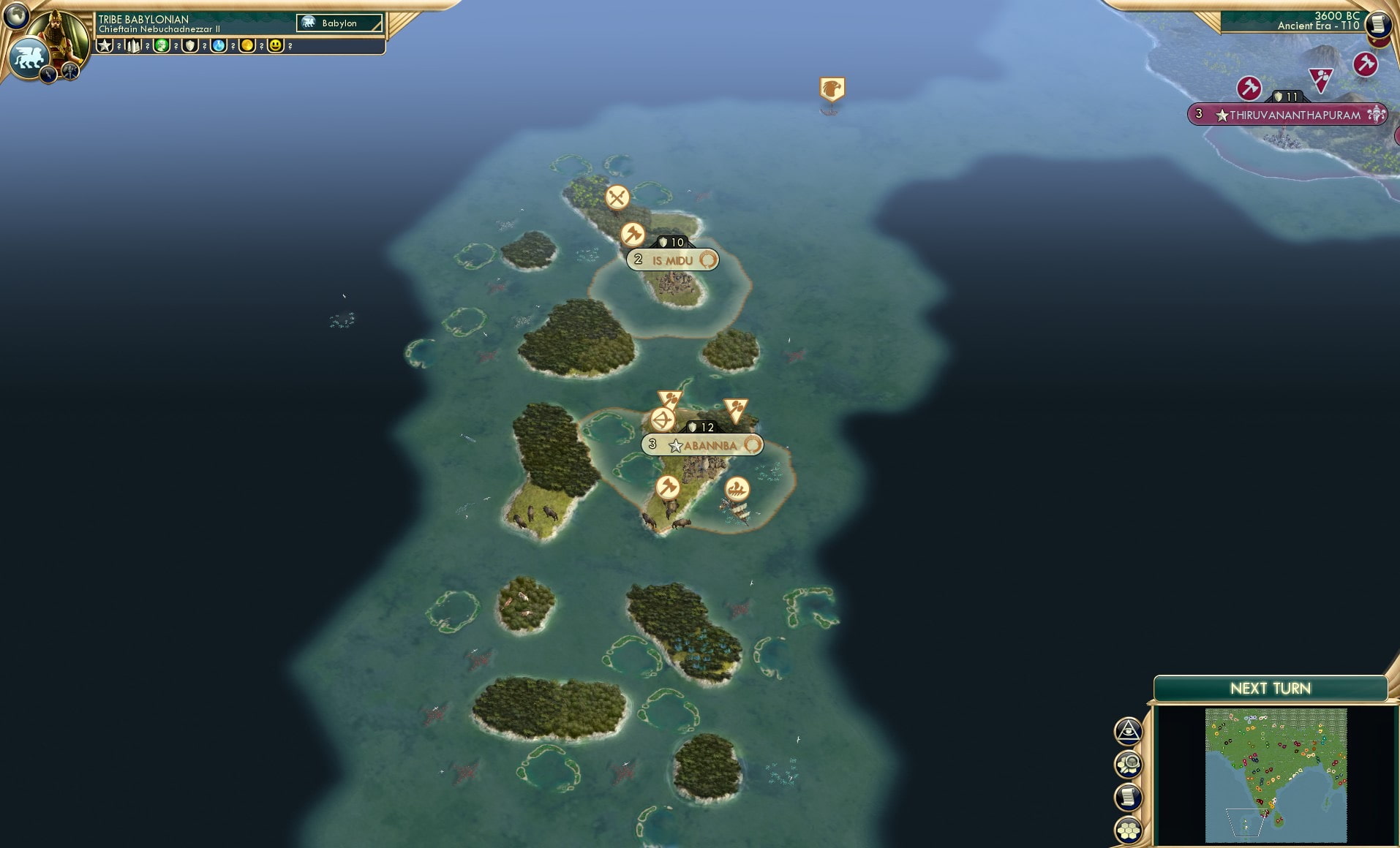Click the gold coin icon in the stats bar
Image resolution: width=1400 pixels, height=848 pixels.
point(249,45)
